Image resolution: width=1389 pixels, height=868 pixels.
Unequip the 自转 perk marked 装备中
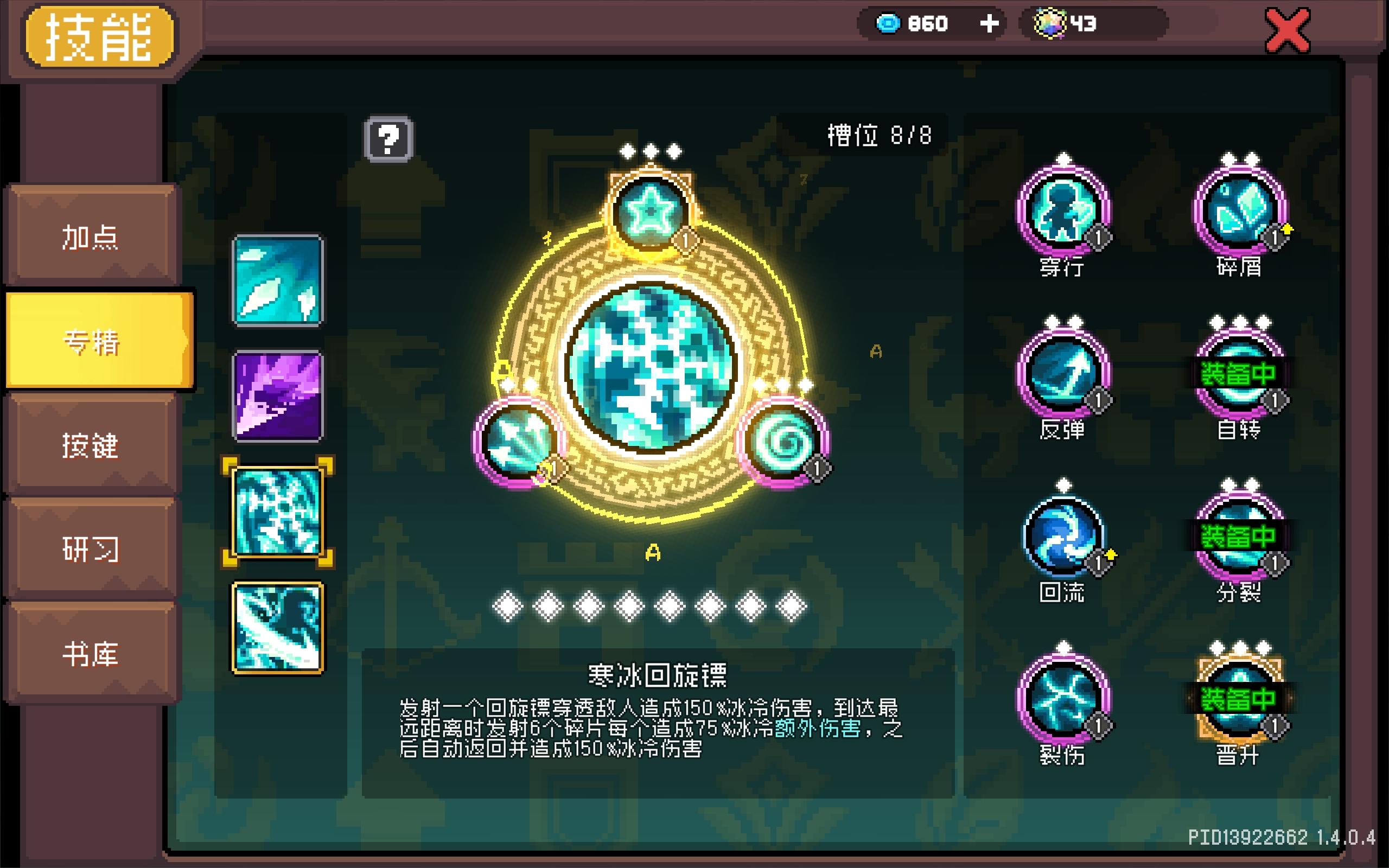click(1240, 376)
